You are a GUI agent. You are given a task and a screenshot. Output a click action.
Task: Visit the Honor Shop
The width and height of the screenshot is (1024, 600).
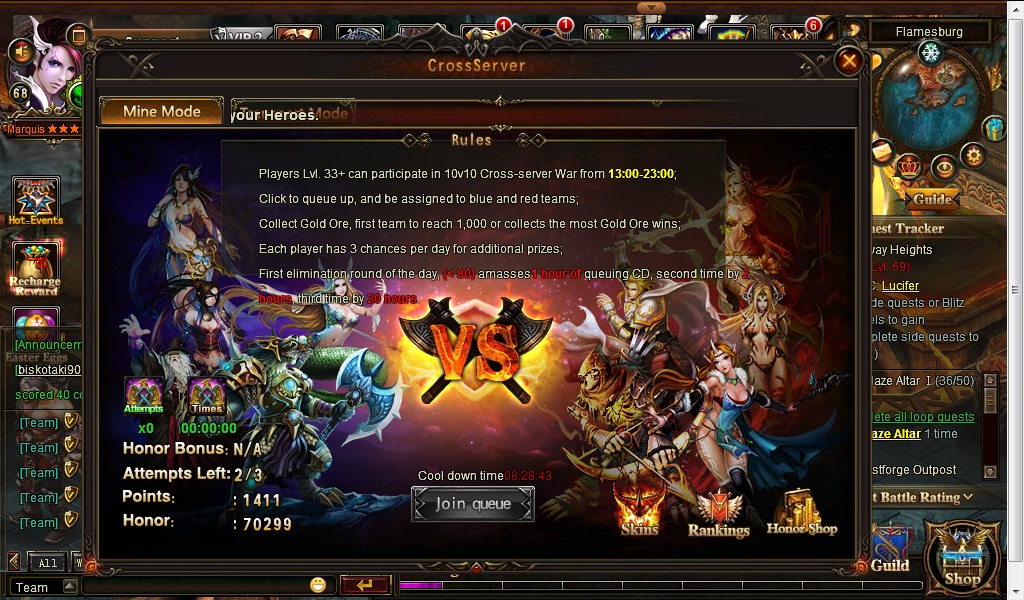click(x=802, y=510)
